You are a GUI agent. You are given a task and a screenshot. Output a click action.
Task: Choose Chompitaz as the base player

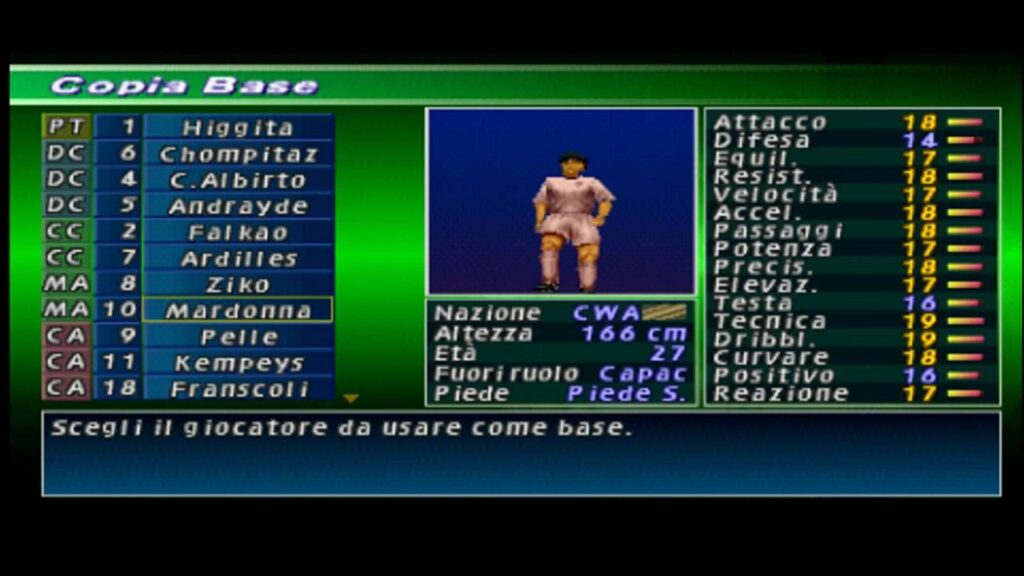238,154
